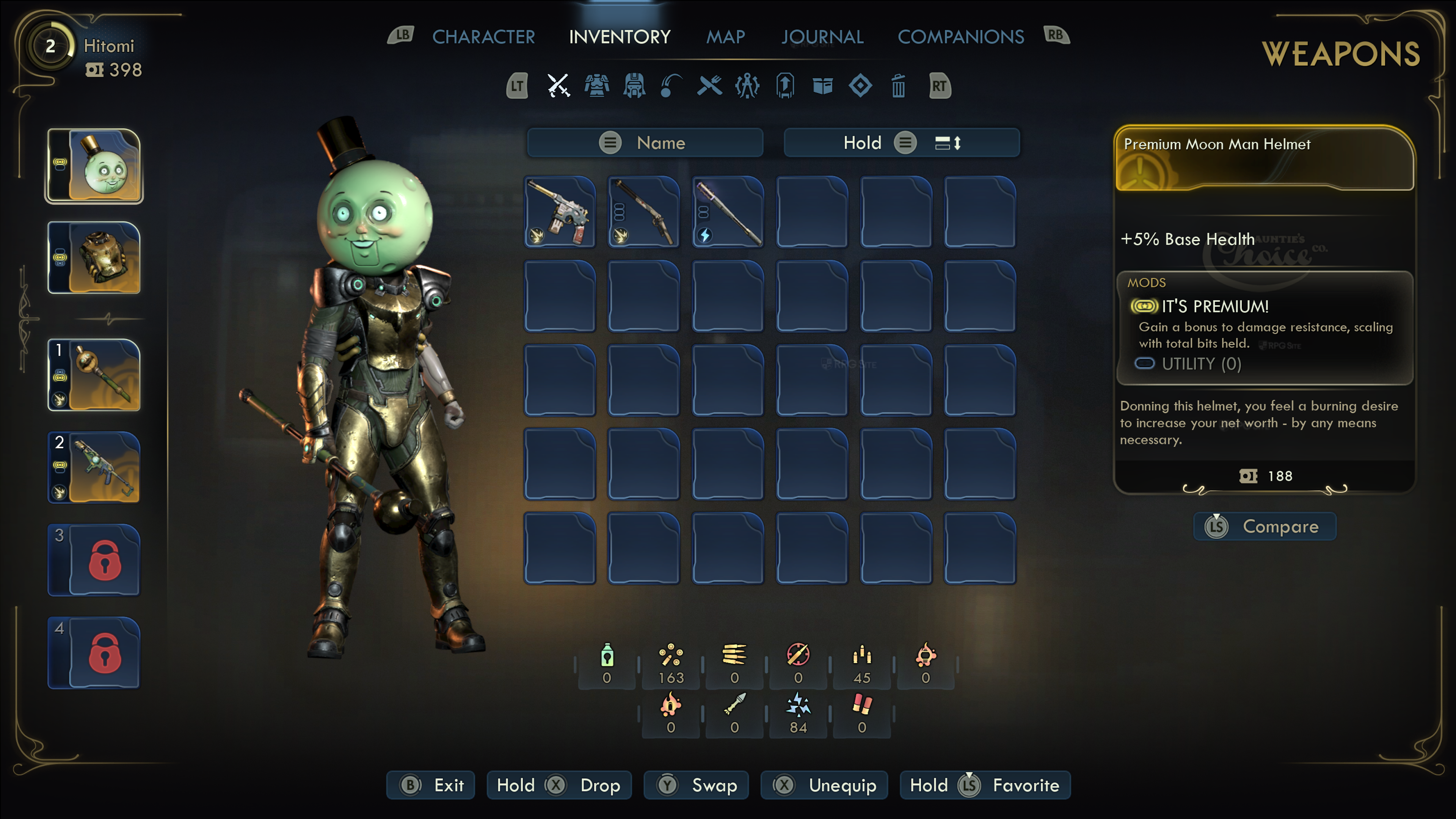The image size is (1456, 819).
Task: Click the Unequip button
Action: pos(824,785)
